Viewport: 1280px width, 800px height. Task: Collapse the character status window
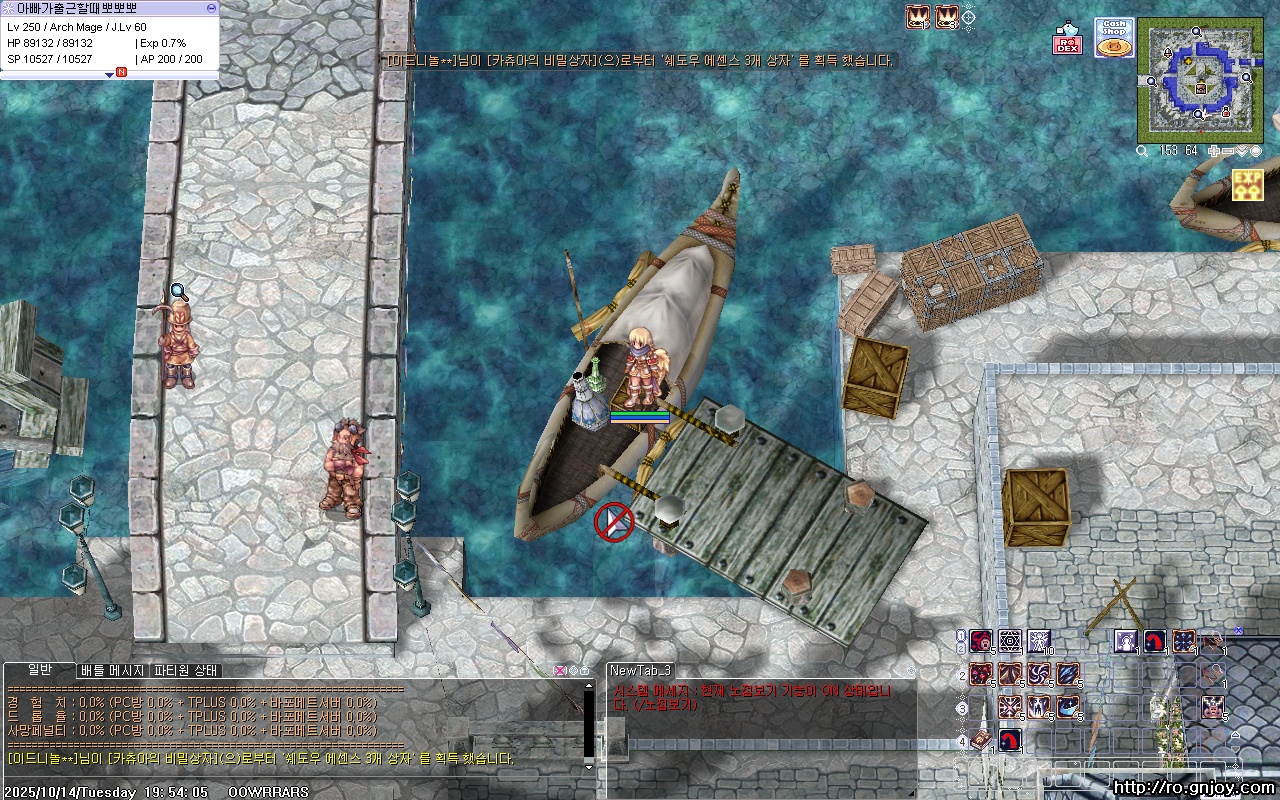click(211, 8)
